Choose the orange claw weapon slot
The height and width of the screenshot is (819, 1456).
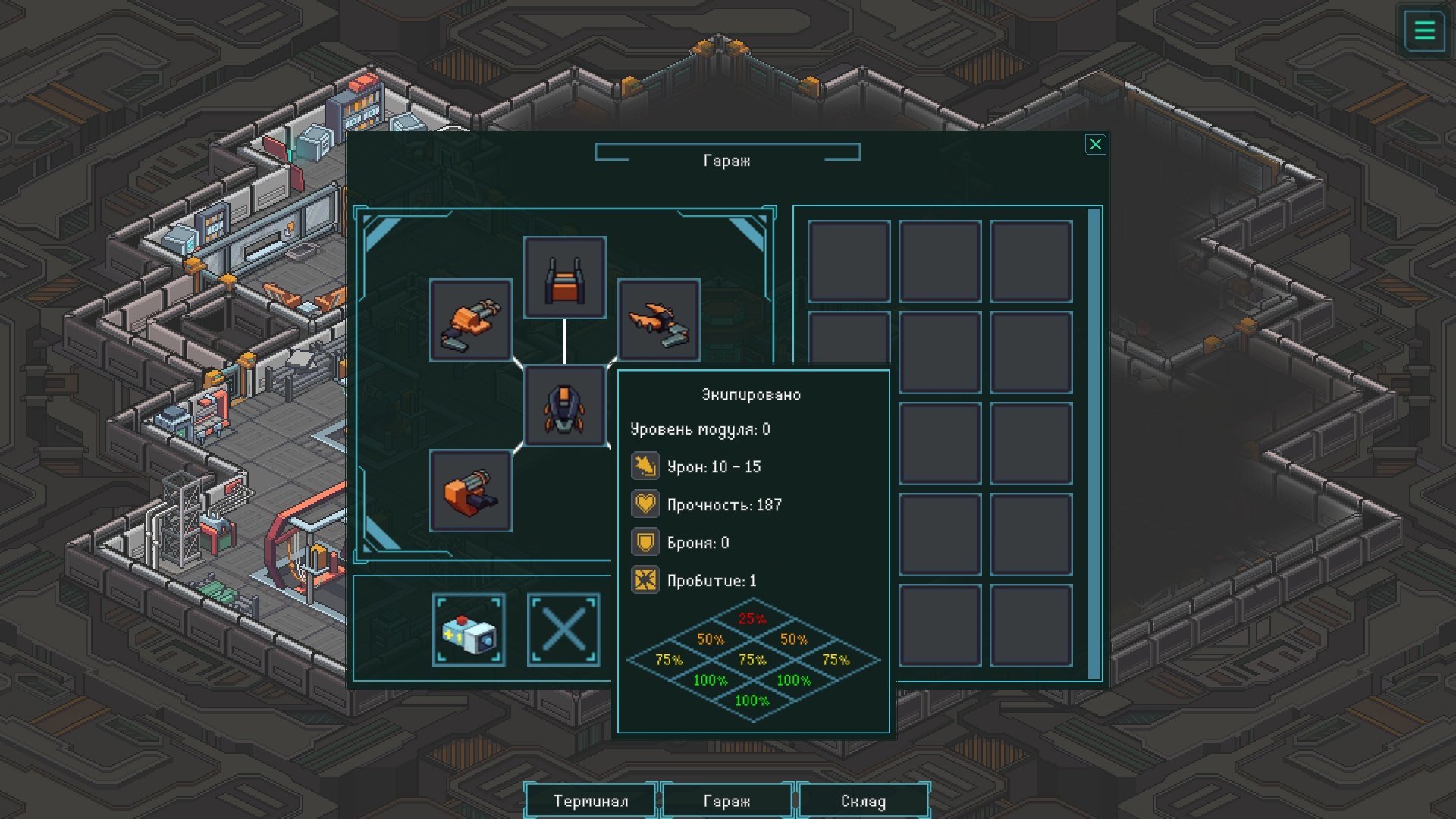658,320
